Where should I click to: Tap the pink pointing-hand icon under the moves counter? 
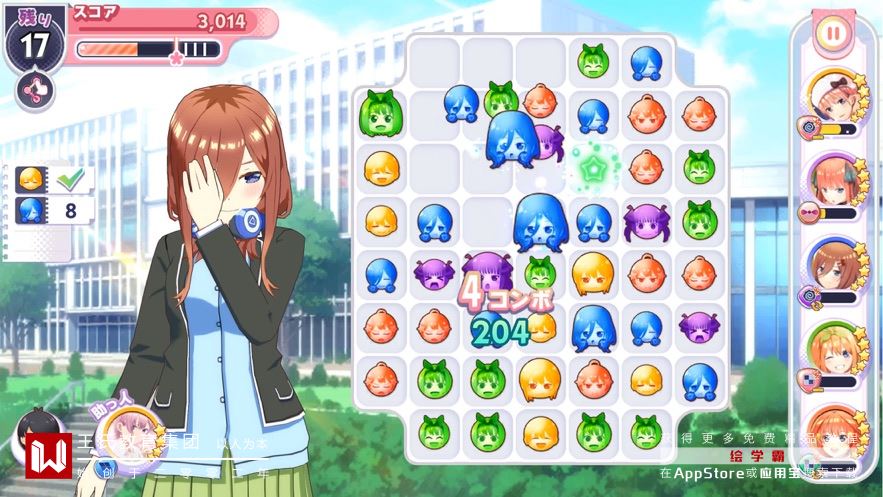35,91
